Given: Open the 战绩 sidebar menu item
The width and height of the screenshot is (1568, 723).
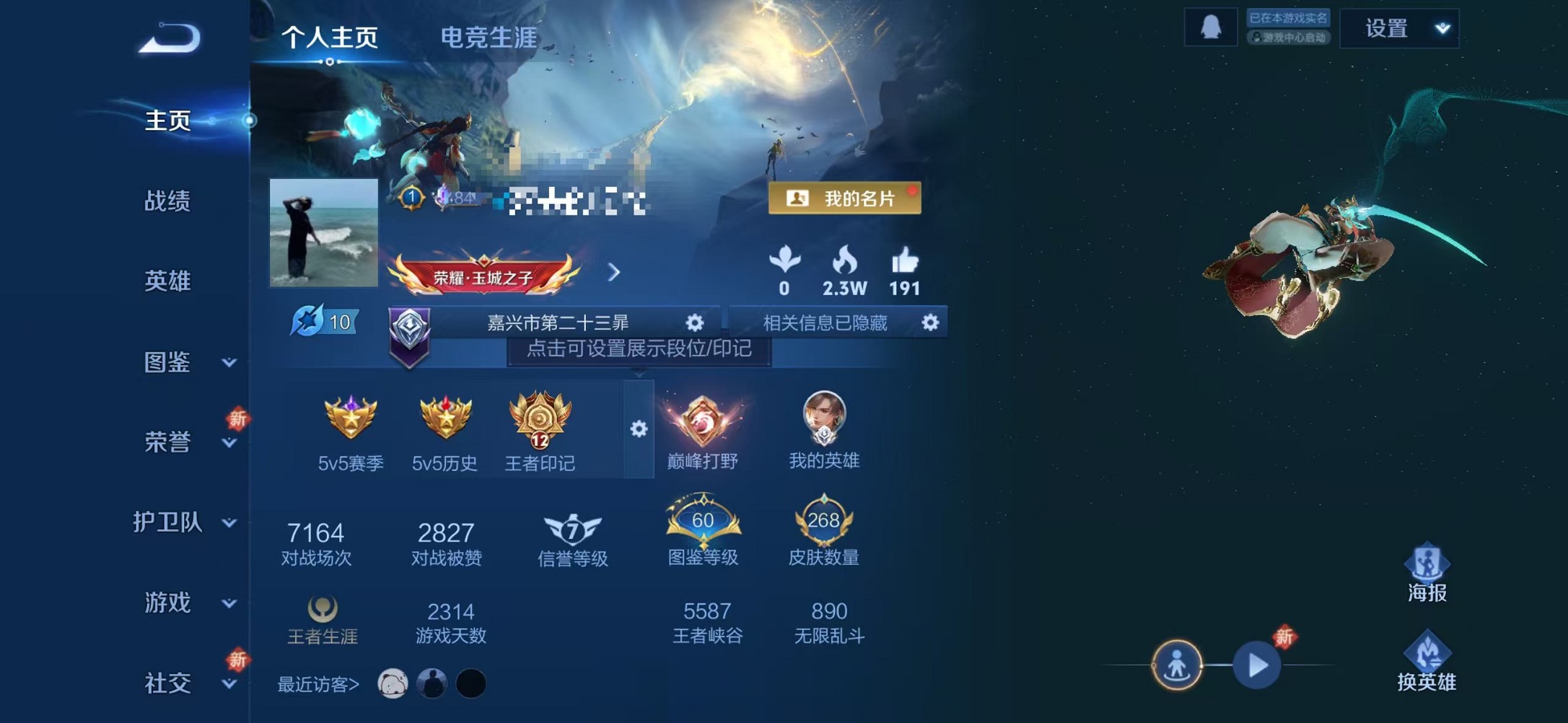Looking at the screenshot, I should 168,203.
